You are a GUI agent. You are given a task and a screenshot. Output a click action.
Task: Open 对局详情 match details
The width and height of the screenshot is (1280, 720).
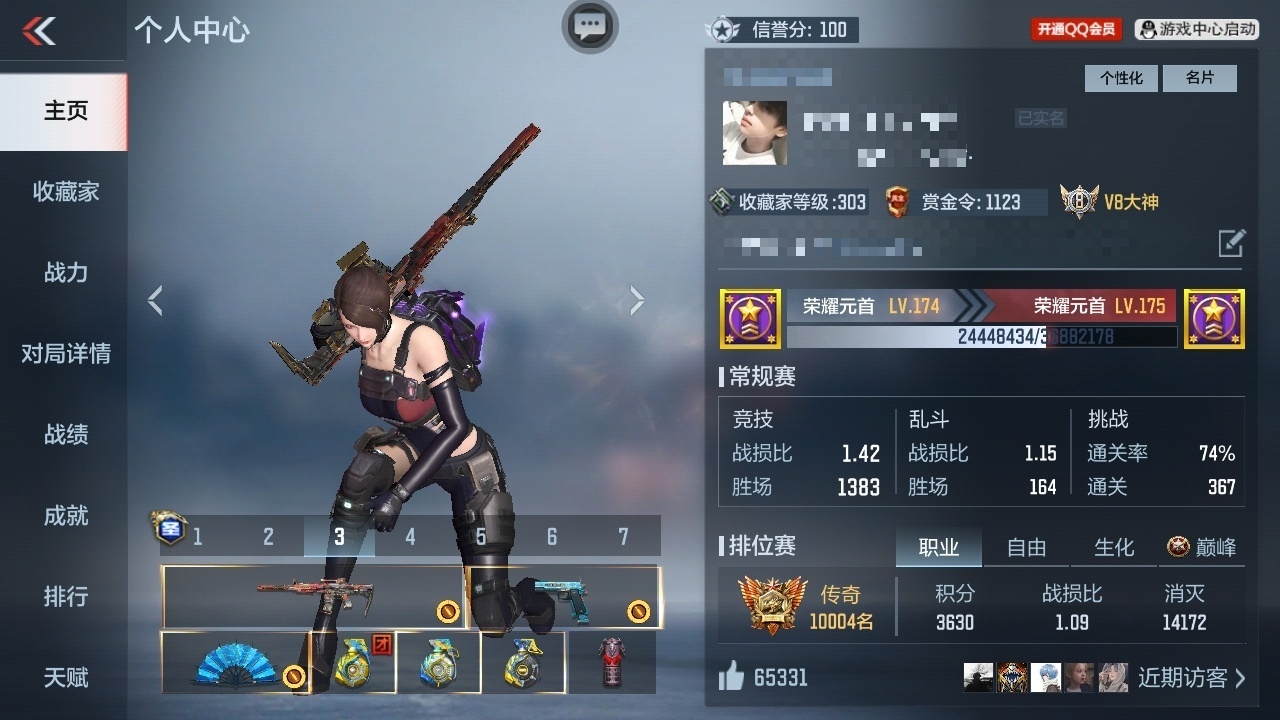point(65,354)
